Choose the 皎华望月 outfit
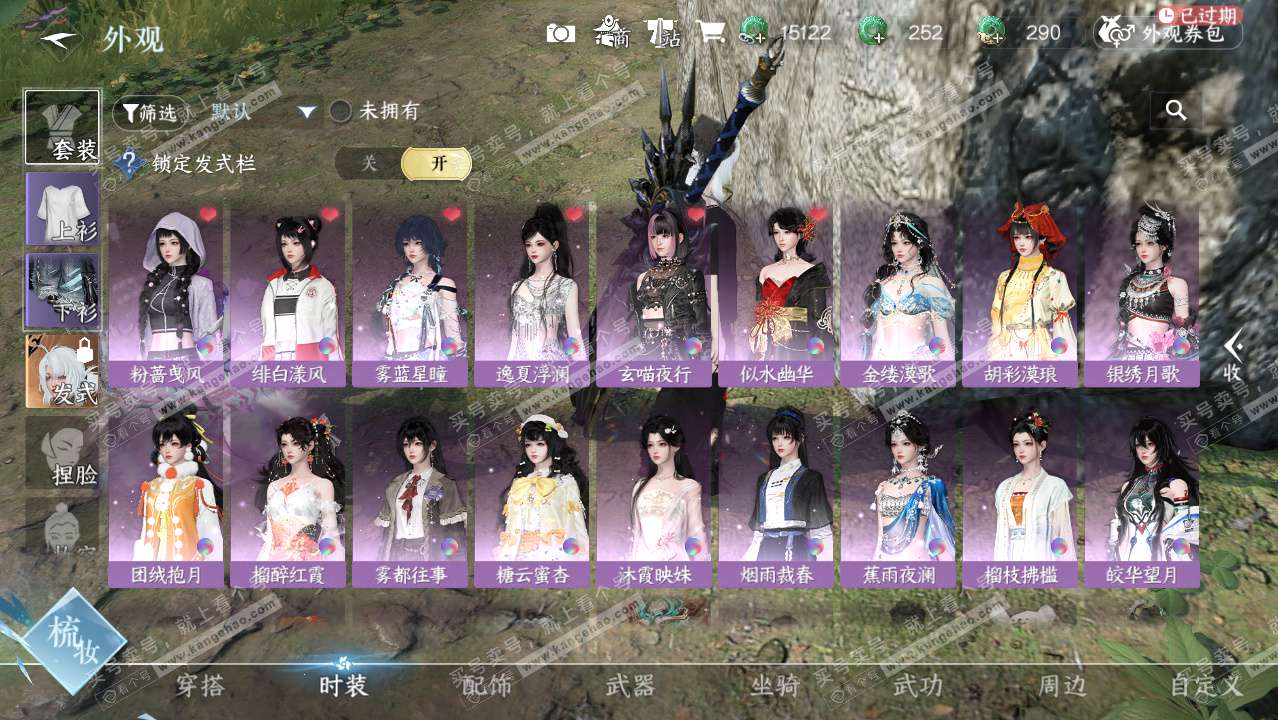This screenshot has height=720, width=1278. (x=1142, y=498)
